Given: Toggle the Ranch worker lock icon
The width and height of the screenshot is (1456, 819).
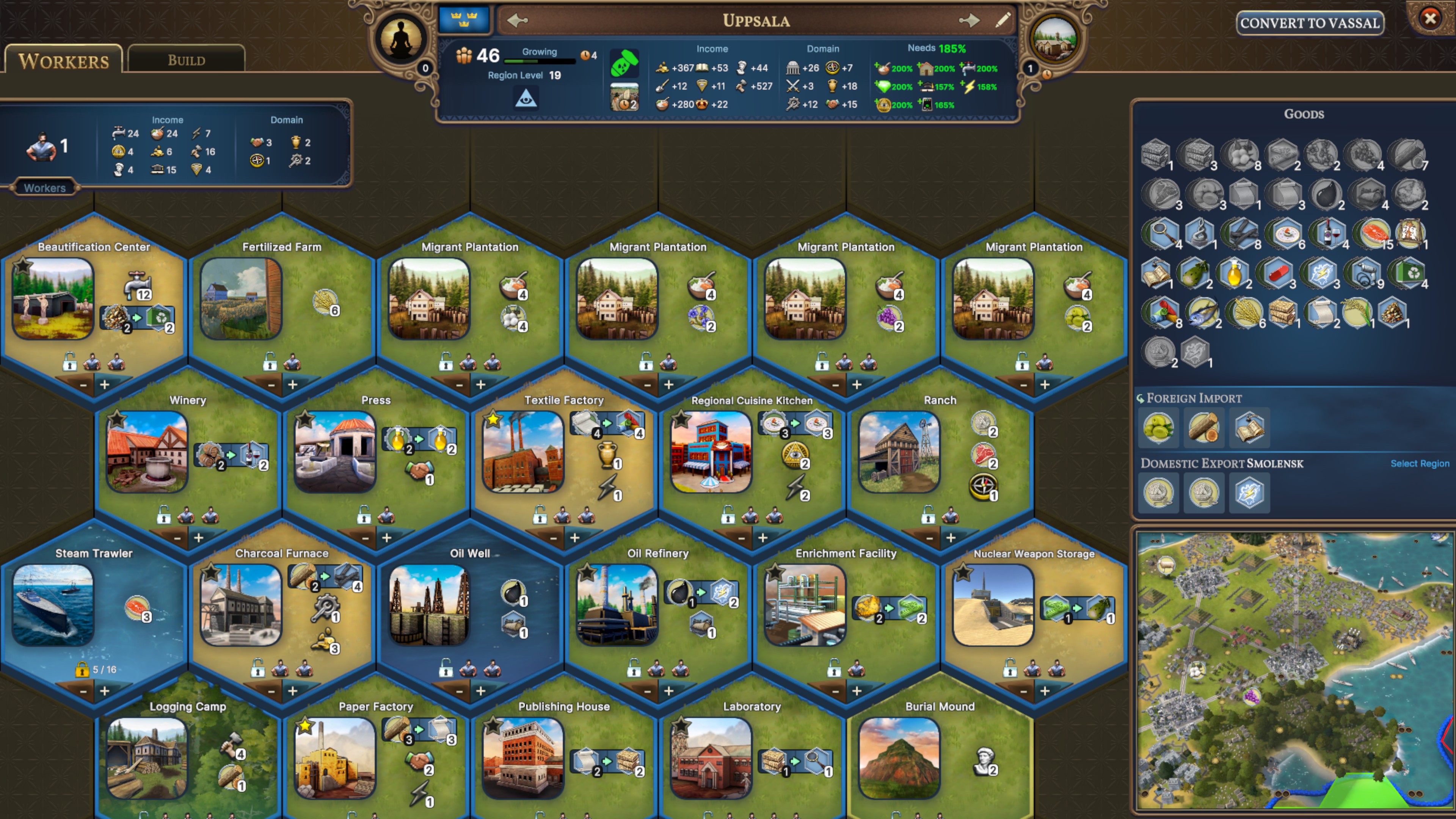Looking at the screenshot, I should 927,516.
